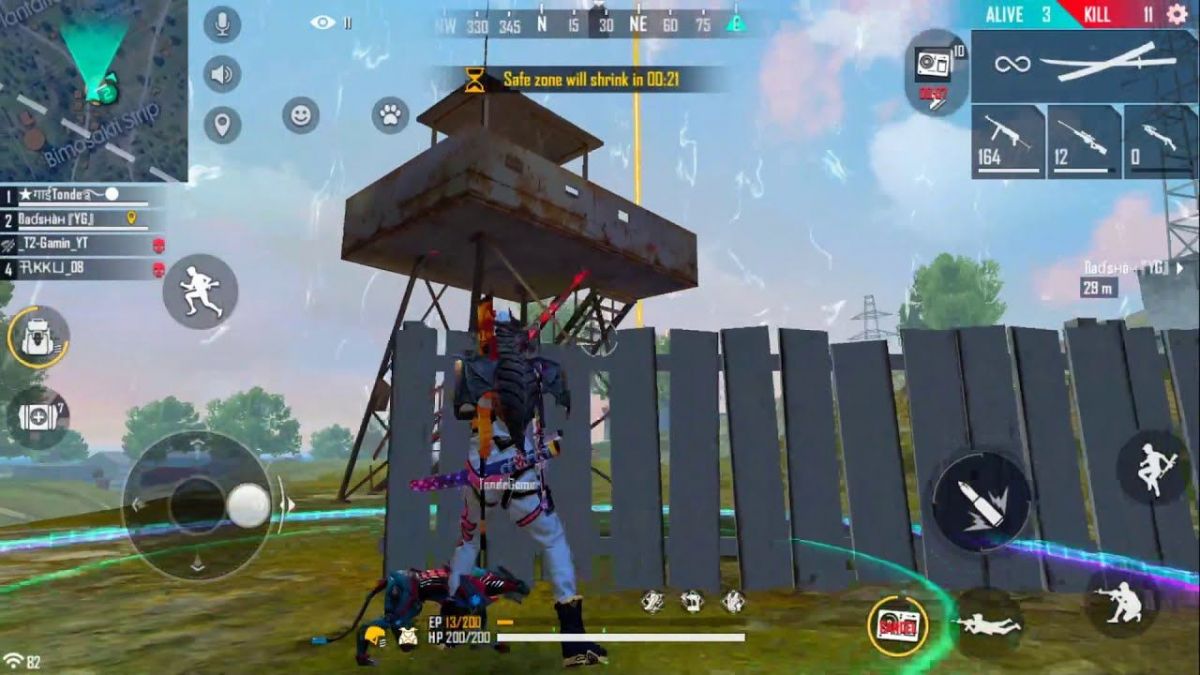The height and width of the screenshot is (675, 1200).
Task: Select the sniper rifle with 12 ammo
Action: [1083, 141]
